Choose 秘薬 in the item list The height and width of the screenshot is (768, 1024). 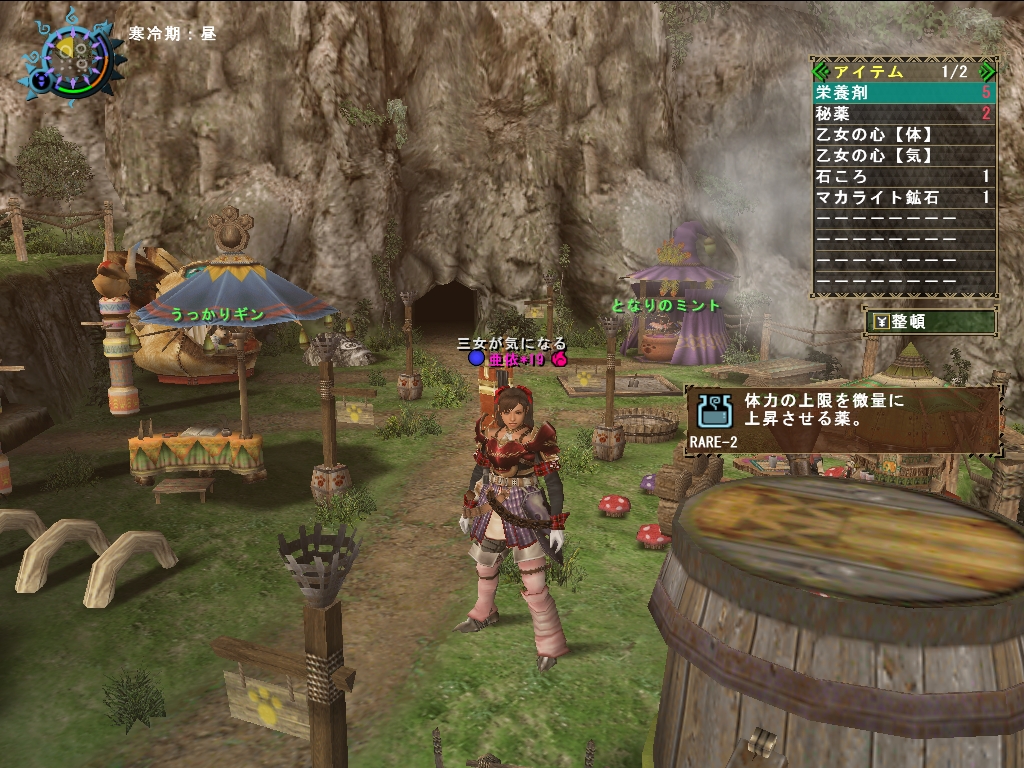point(903,113)
